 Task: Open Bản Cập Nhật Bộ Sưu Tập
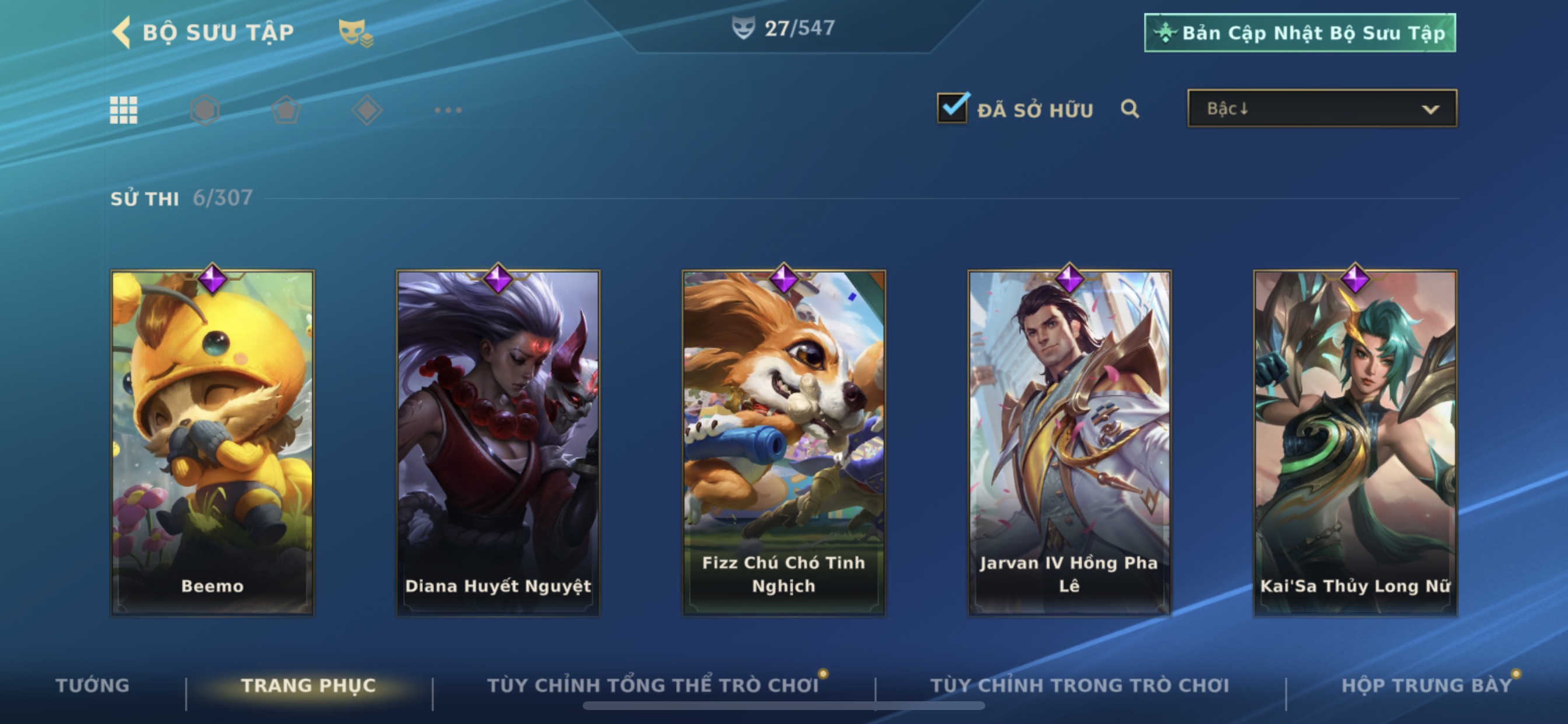tap(1300, 33)
